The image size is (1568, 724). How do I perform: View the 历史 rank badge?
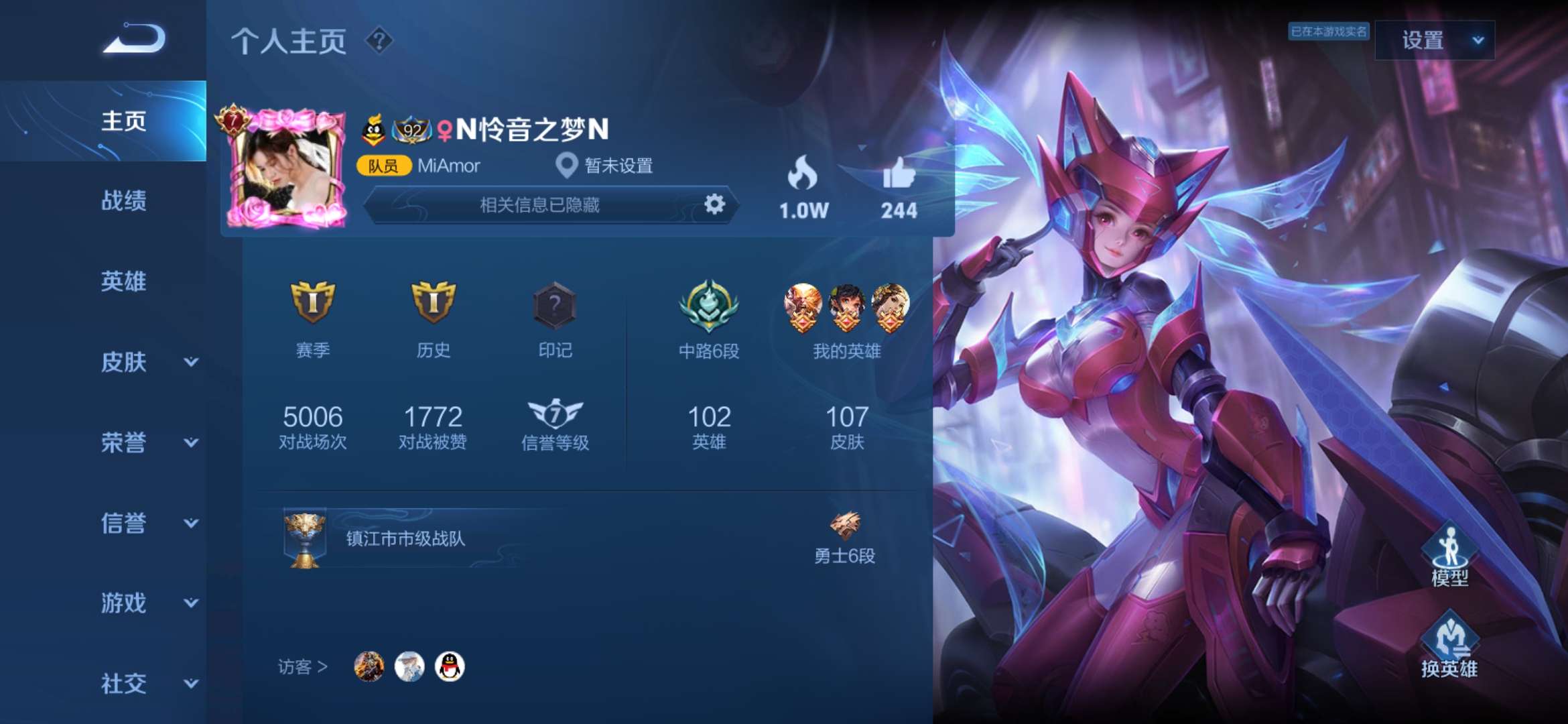pos(434,303)
